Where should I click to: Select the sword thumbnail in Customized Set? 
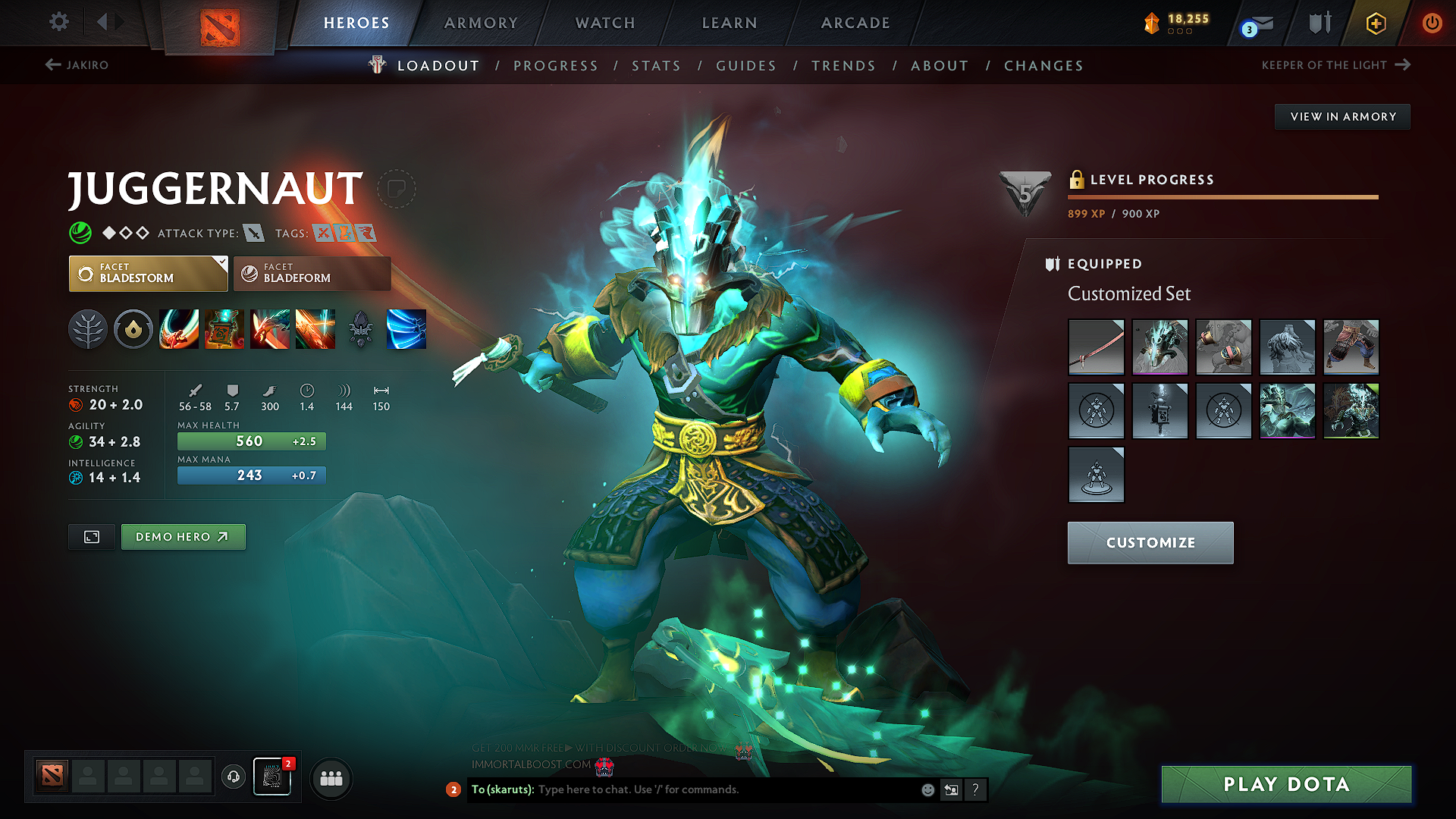click(1096, 347)
